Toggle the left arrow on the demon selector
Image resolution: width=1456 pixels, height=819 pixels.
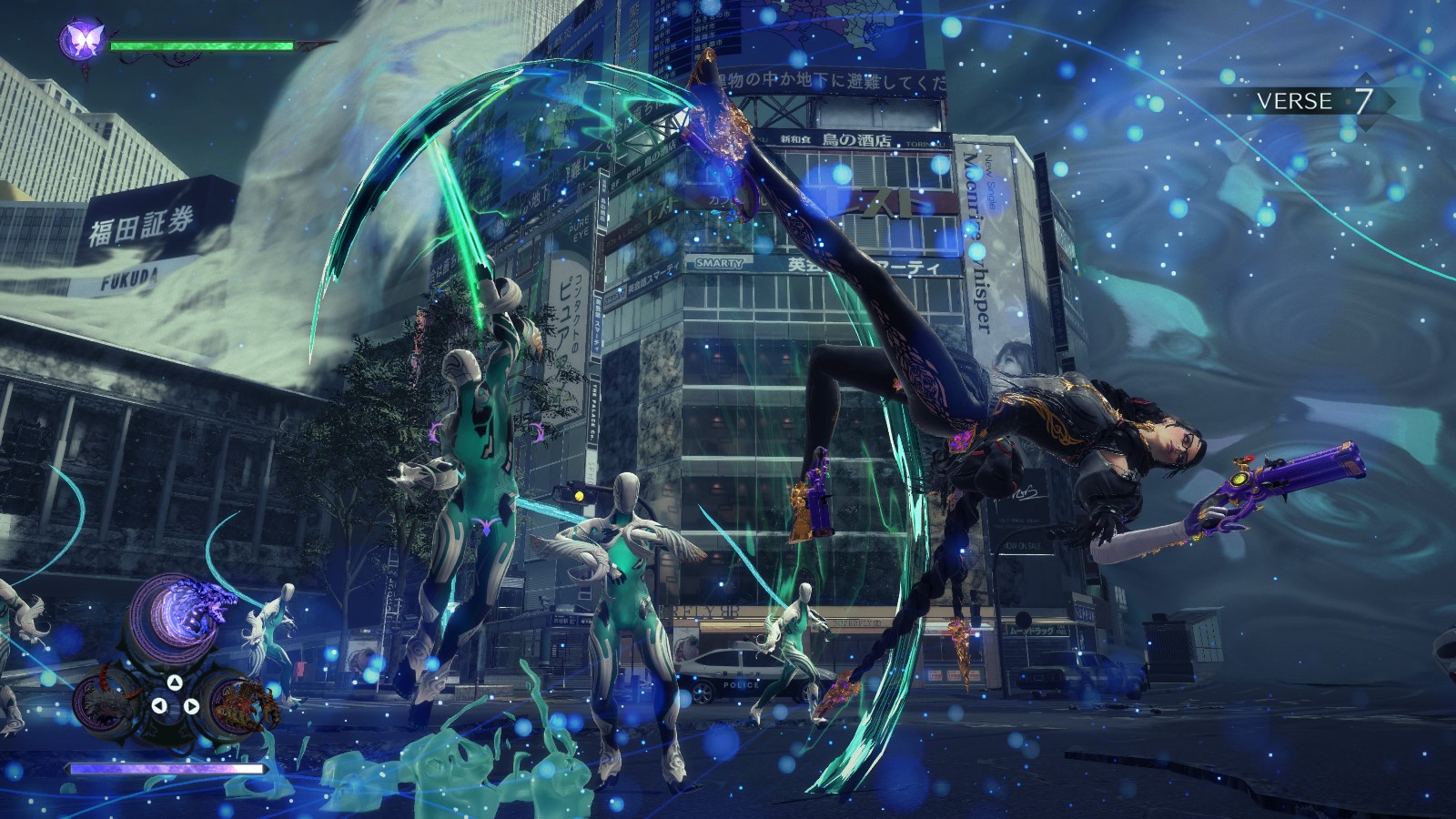[x=160, y=705]
